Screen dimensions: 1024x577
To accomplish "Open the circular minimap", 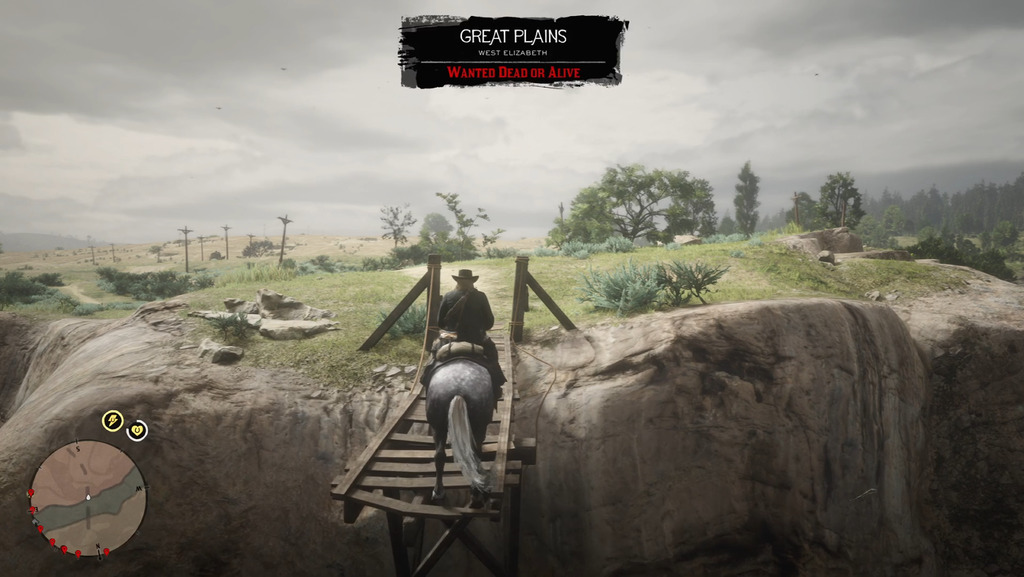I will [x=87, y=497].
